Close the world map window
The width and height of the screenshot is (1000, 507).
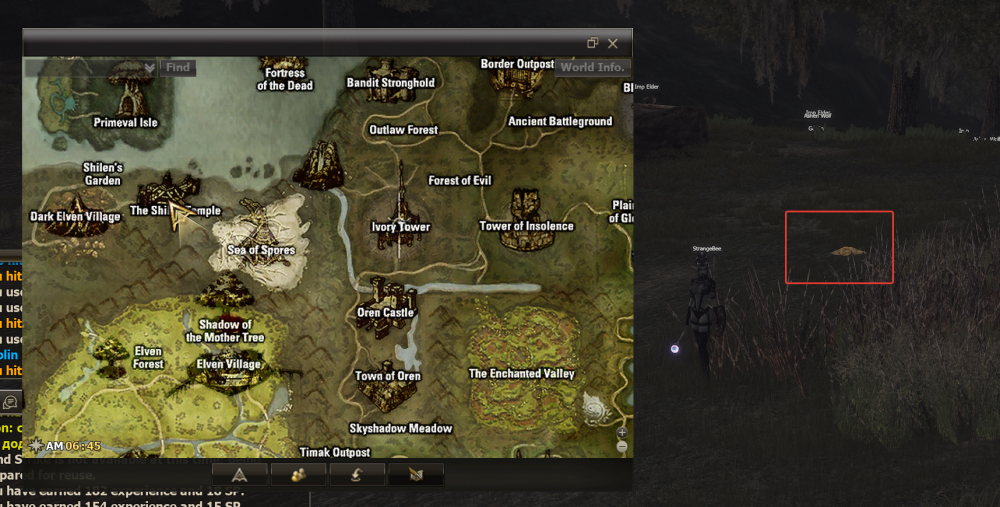pyautogui.click(x=613, y=43)
